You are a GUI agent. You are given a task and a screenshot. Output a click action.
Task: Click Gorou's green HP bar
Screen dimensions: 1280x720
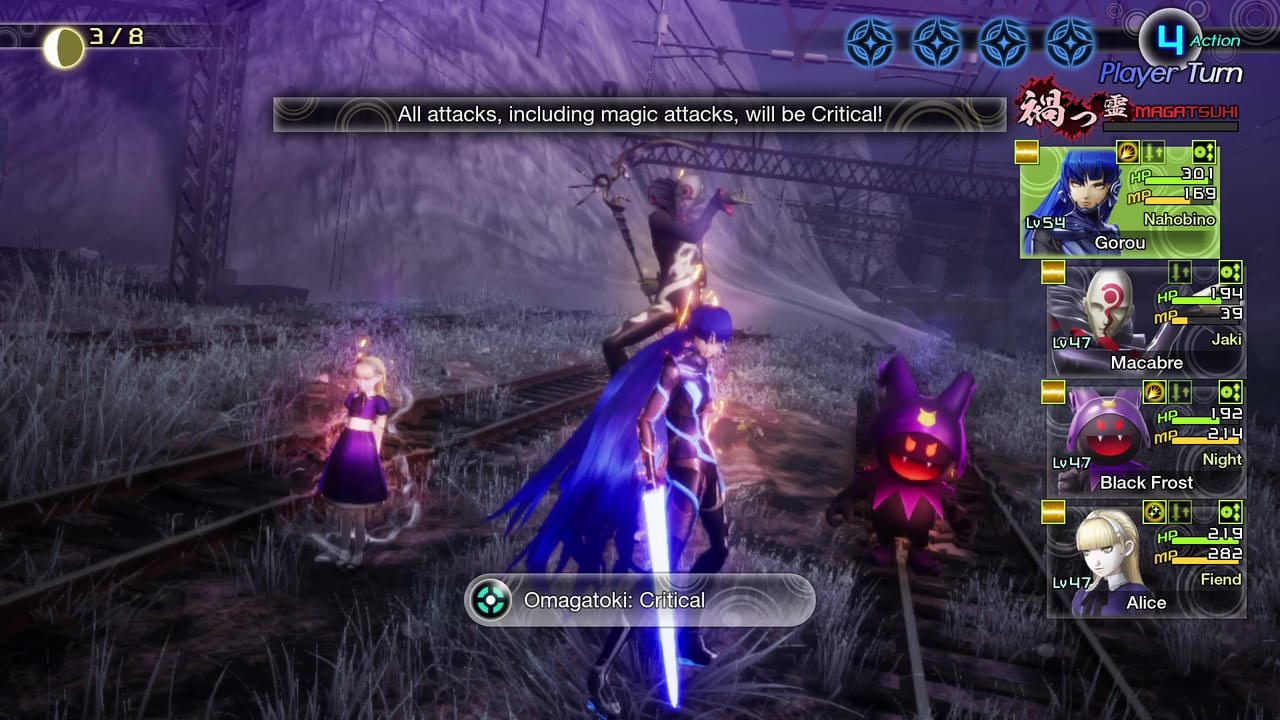point(1177,180)
